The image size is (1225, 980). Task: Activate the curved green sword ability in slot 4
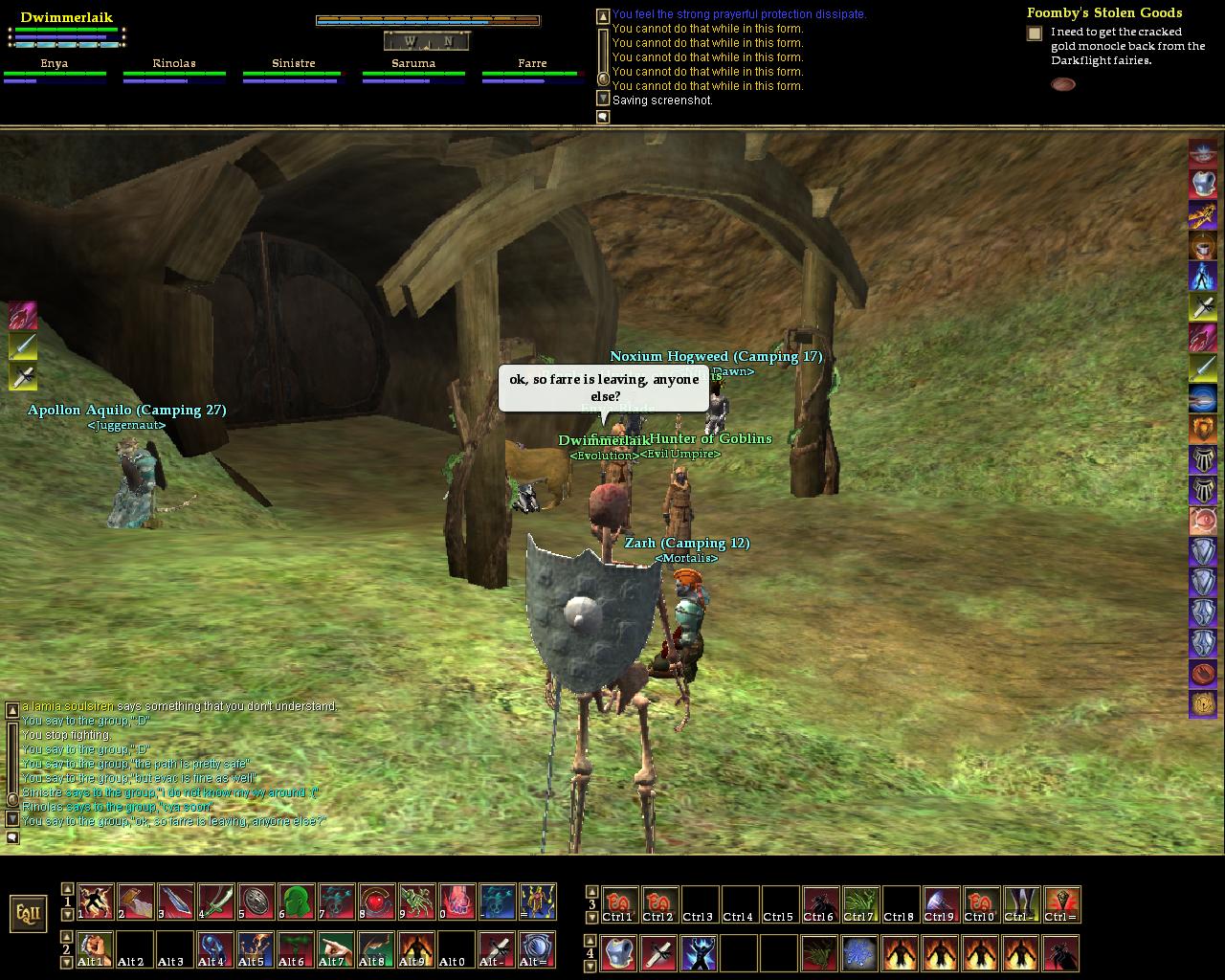[216, 902]
